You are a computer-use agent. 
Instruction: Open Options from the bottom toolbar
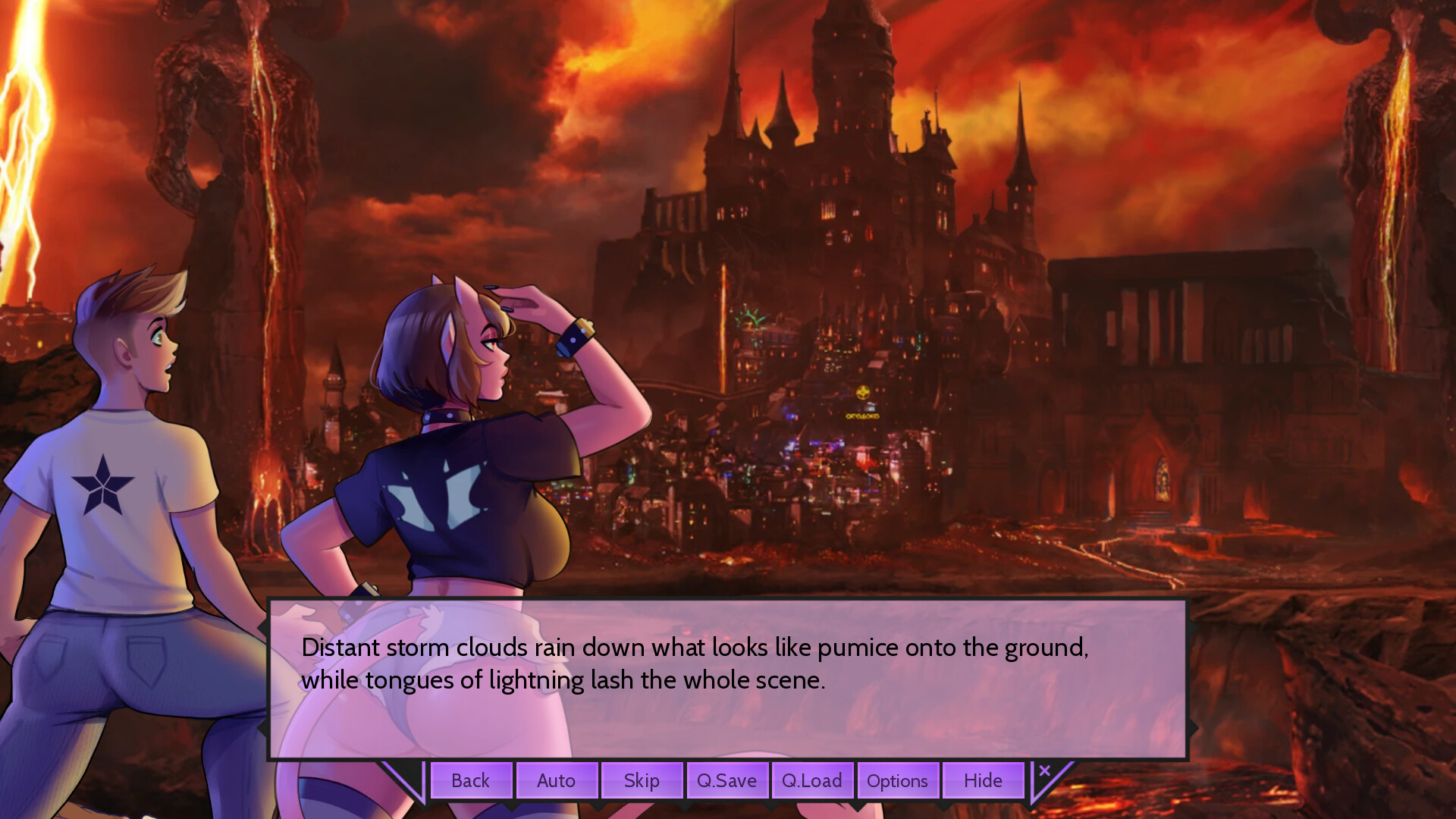[x=898, y=780]
